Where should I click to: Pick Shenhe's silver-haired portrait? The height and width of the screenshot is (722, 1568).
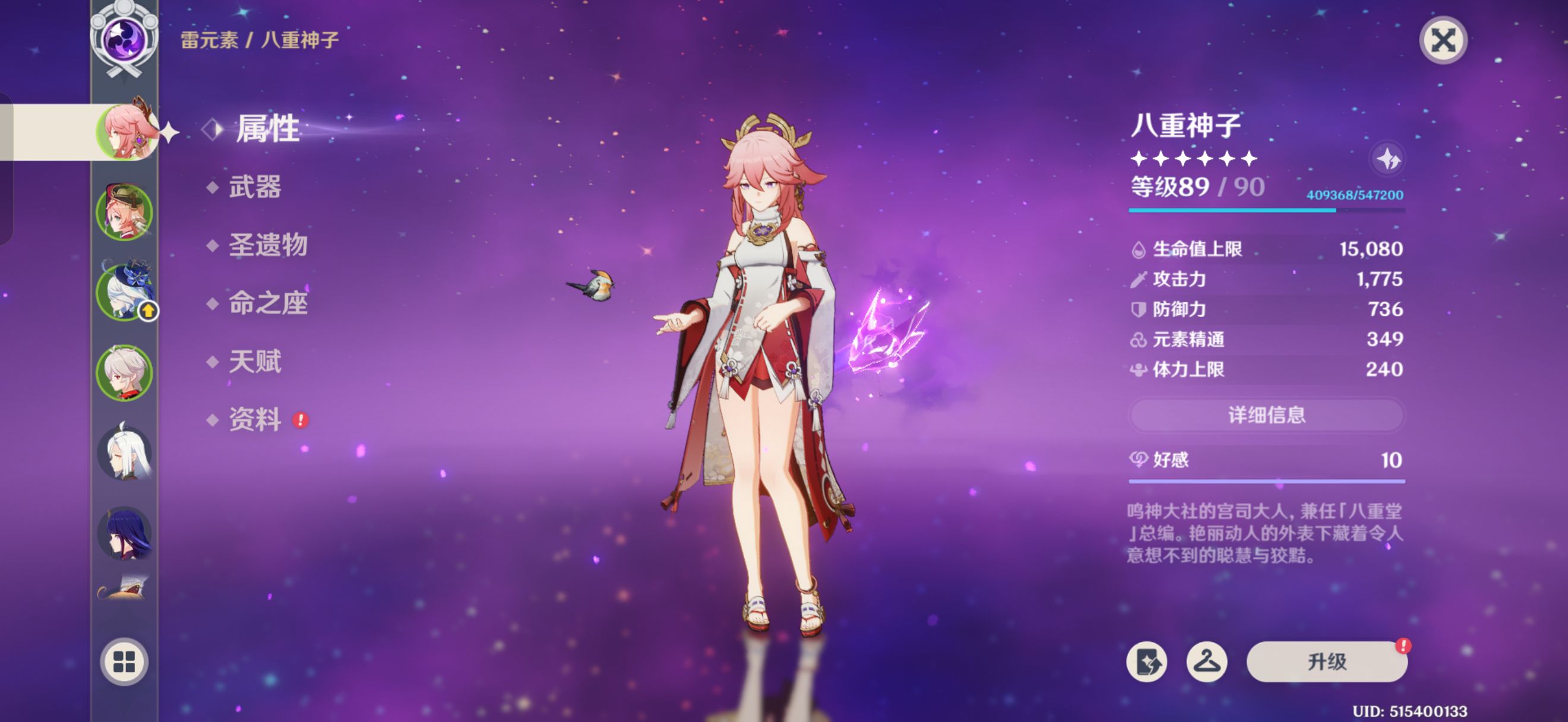coord(124,453)
